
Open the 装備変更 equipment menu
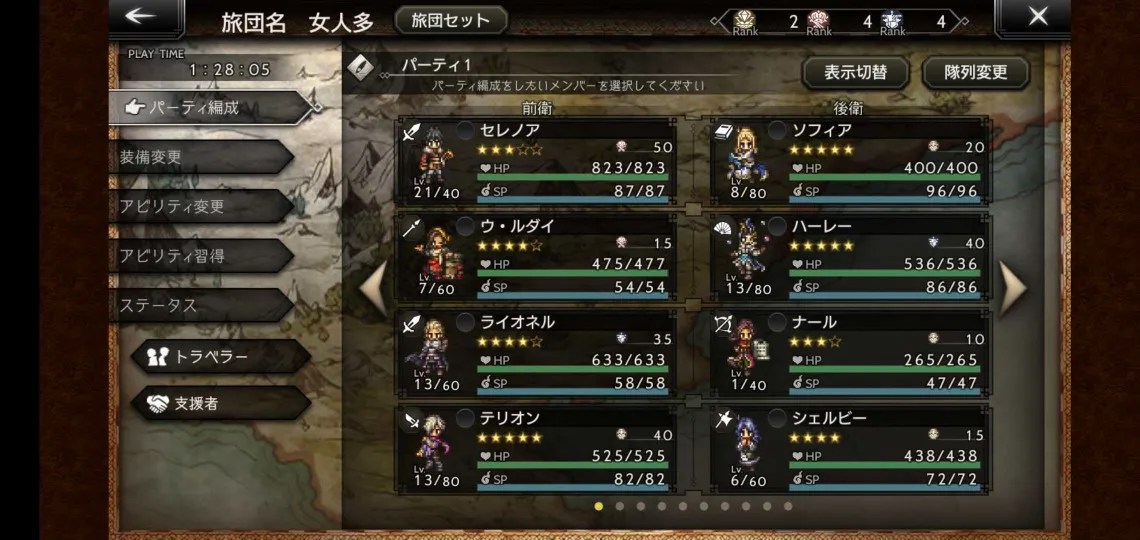[x=200, y=157]
